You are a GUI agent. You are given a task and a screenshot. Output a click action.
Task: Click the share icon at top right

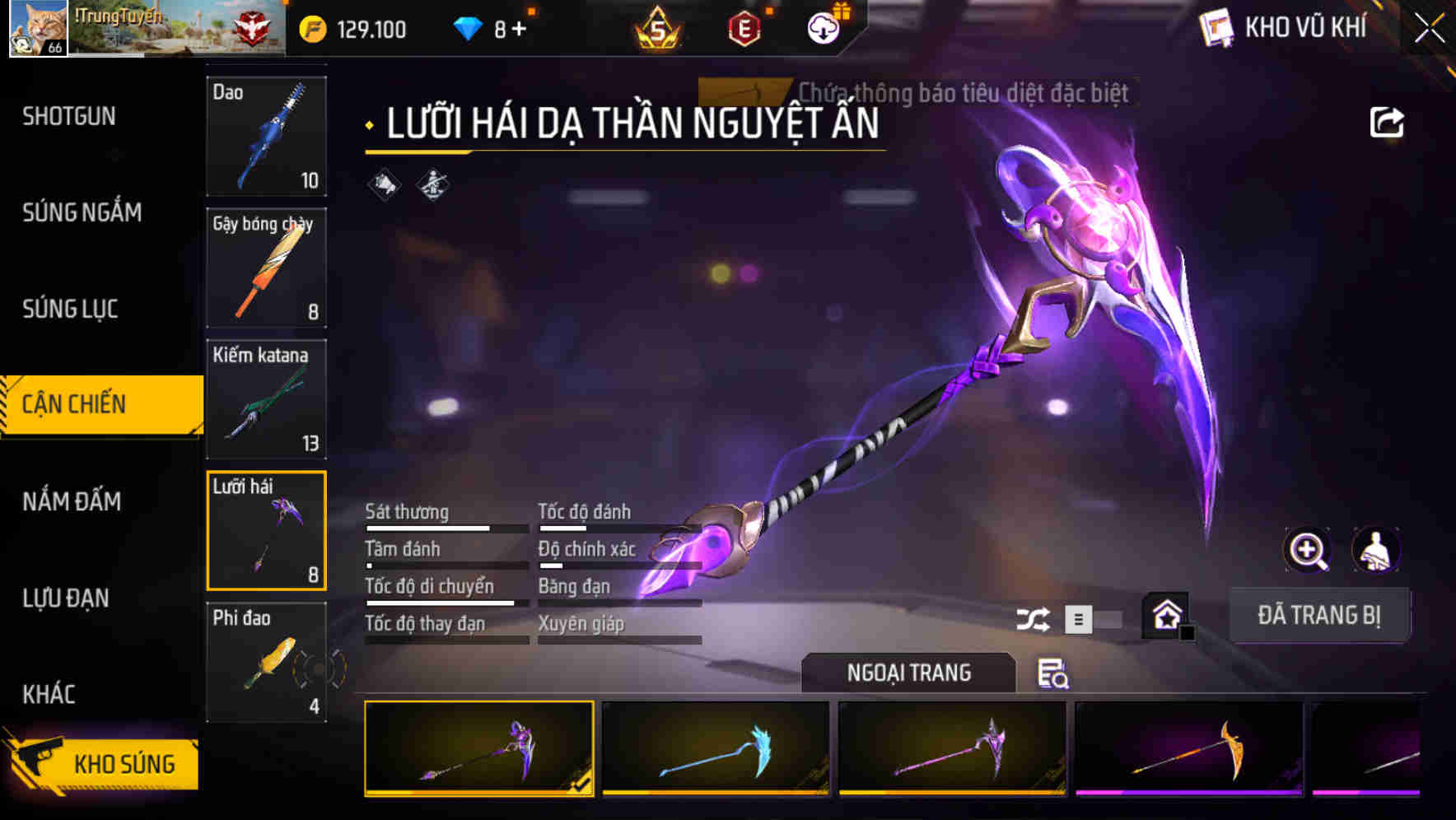tap(1388, 121)
